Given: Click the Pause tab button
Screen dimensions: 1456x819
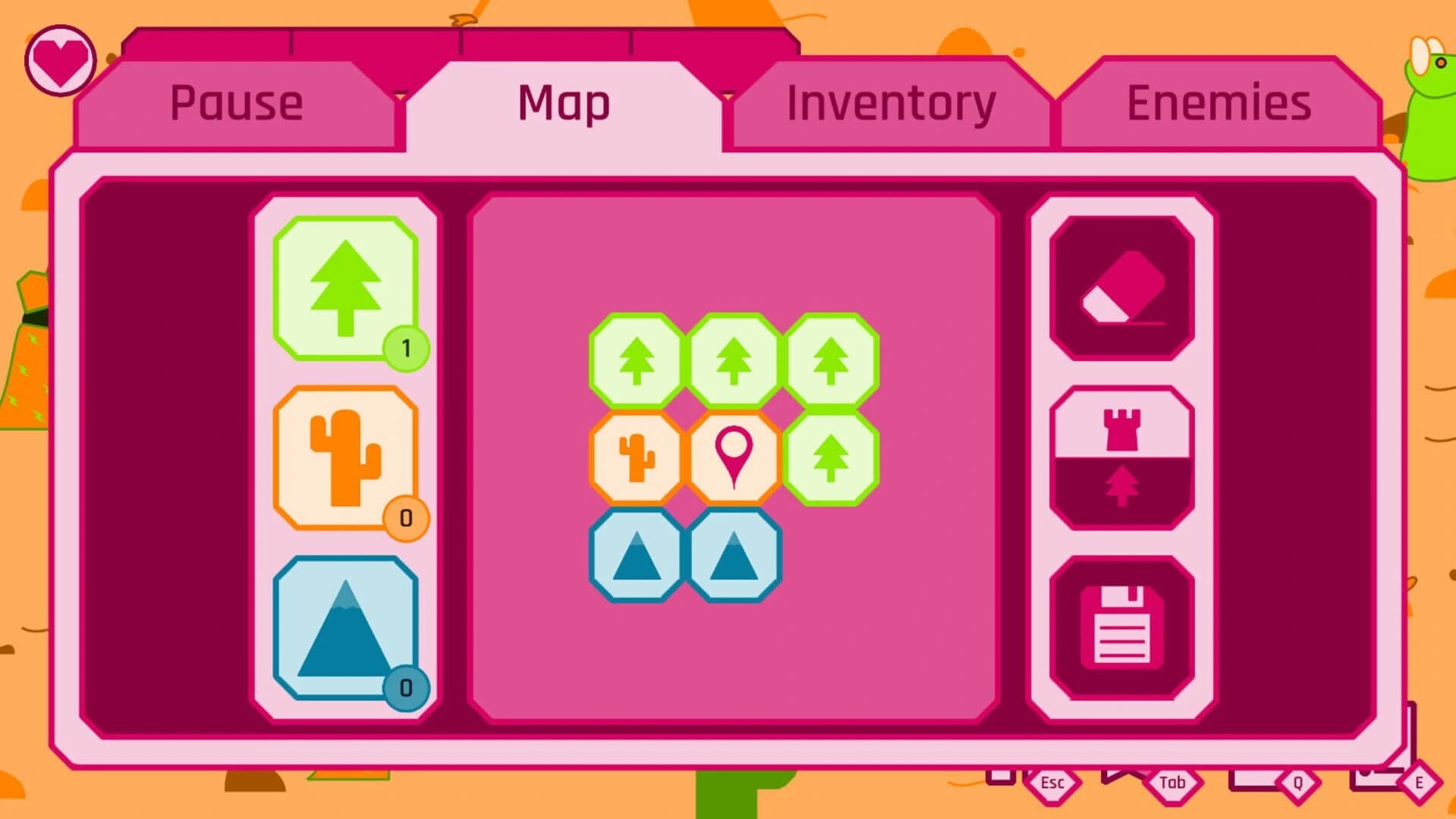Looking at the screenshot, I should [x=237, y=102].
